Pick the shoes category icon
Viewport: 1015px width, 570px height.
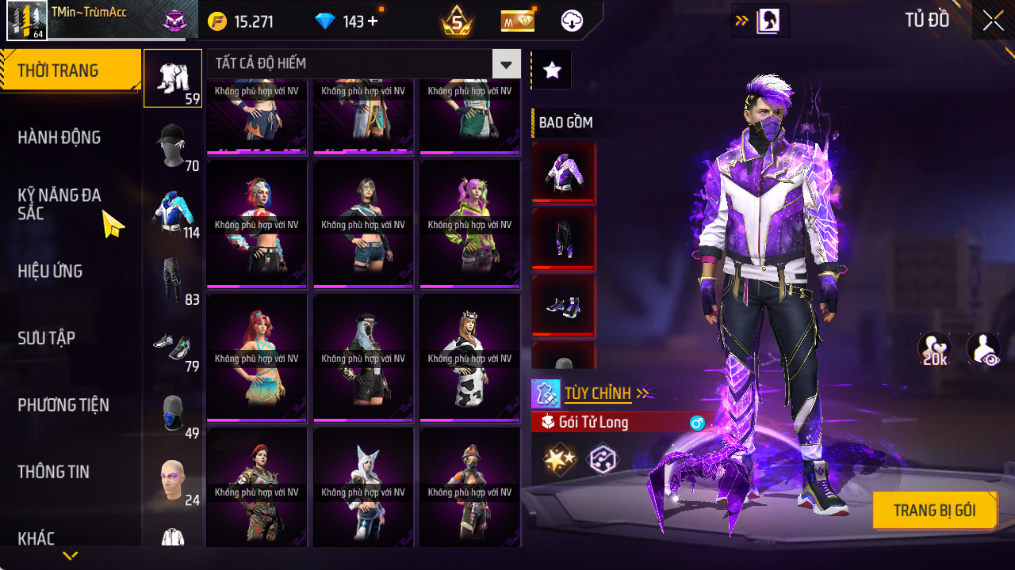tap(173, 347)
